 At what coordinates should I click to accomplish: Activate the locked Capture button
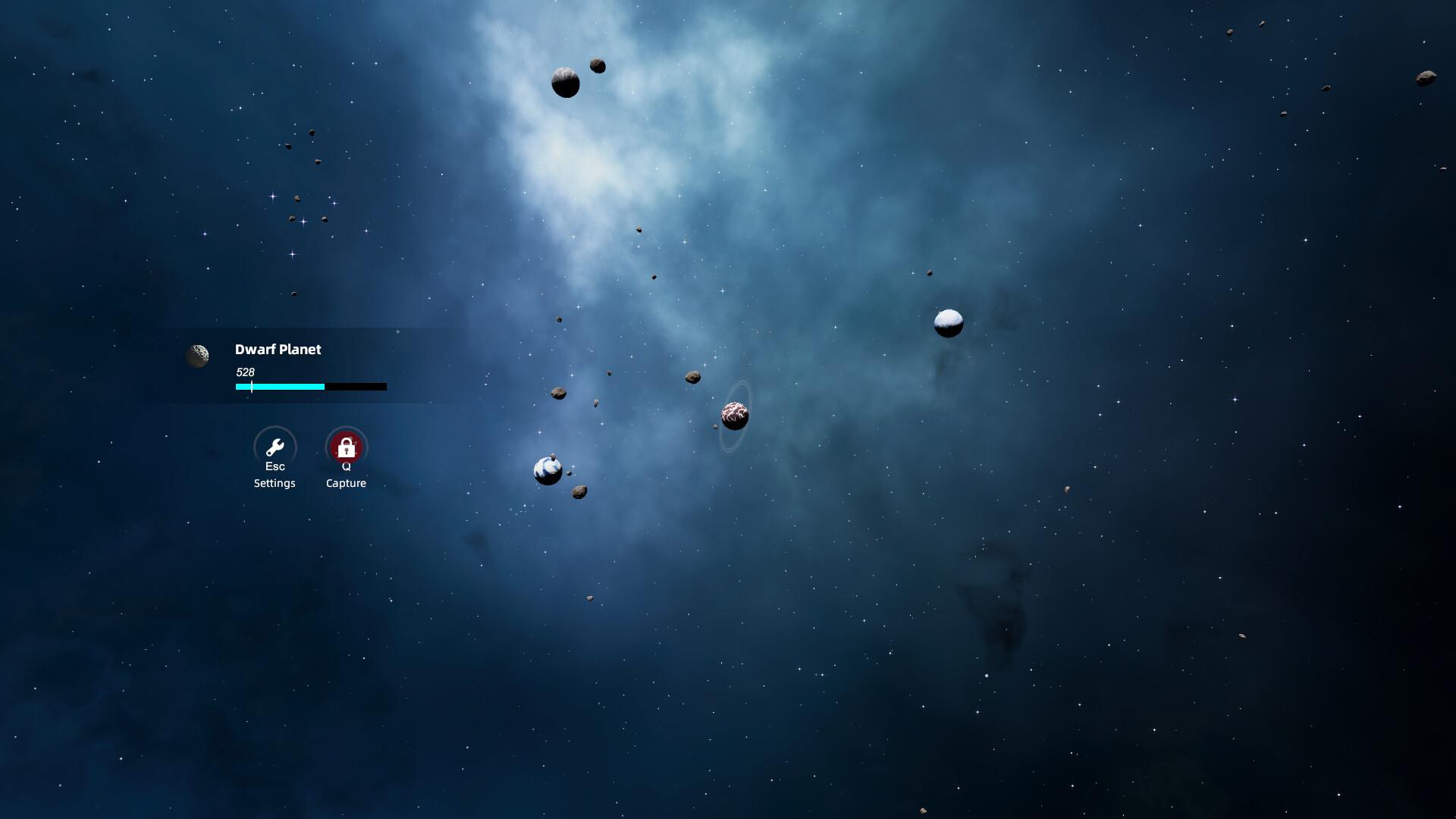[346, 447]
